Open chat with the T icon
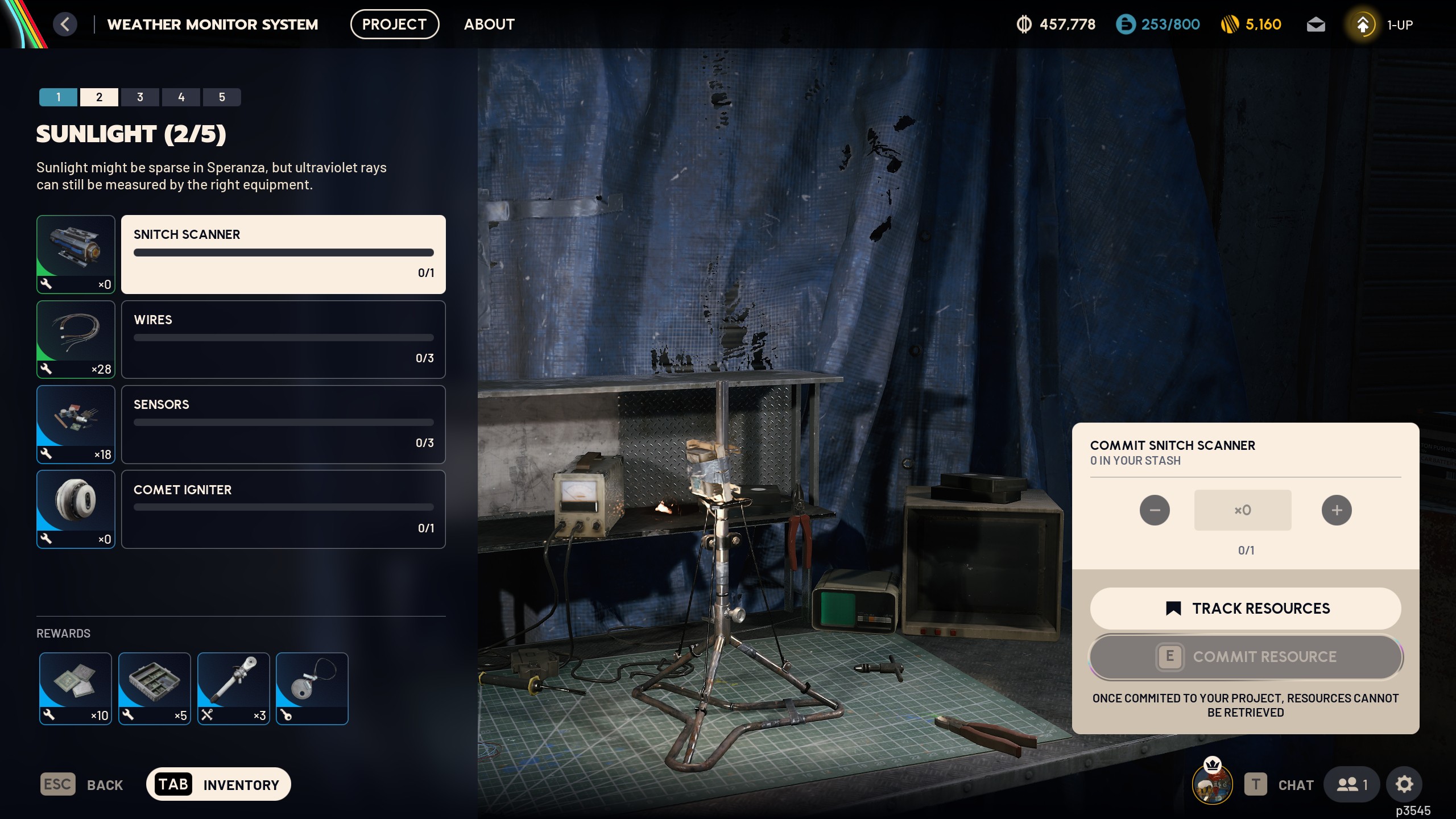The image size is (1456, 819). tap(1255, 784)
